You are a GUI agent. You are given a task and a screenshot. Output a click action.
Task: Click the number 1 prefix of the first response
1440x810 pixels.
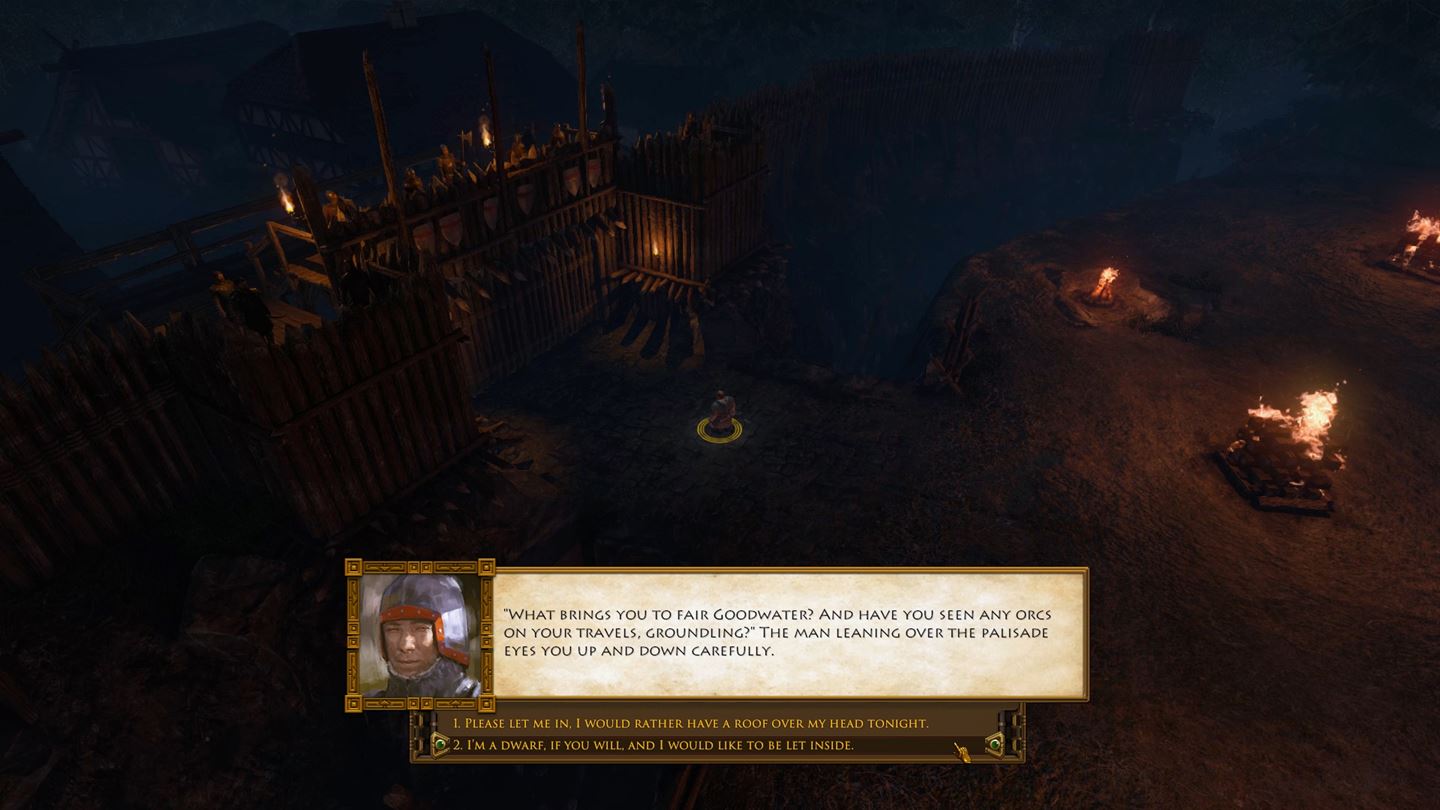[x=456, y=721]
